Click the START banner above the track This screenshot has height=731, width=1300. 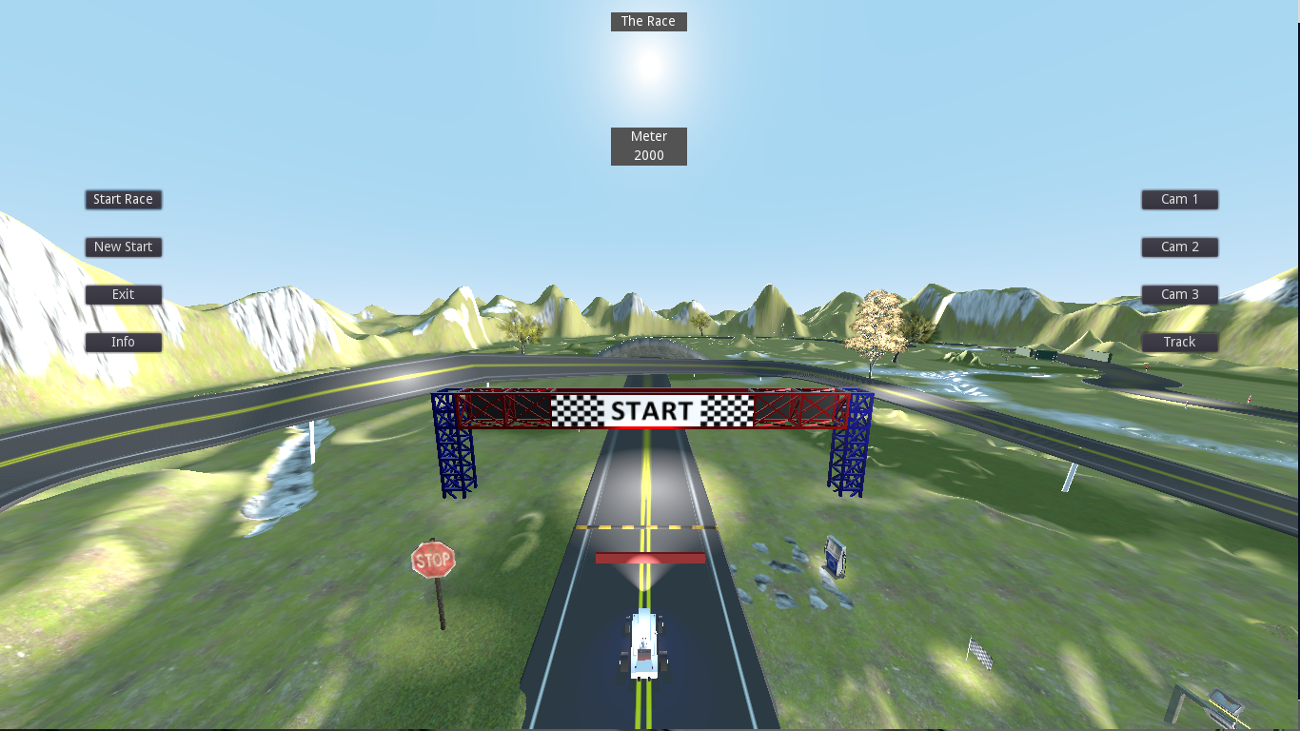649,410
